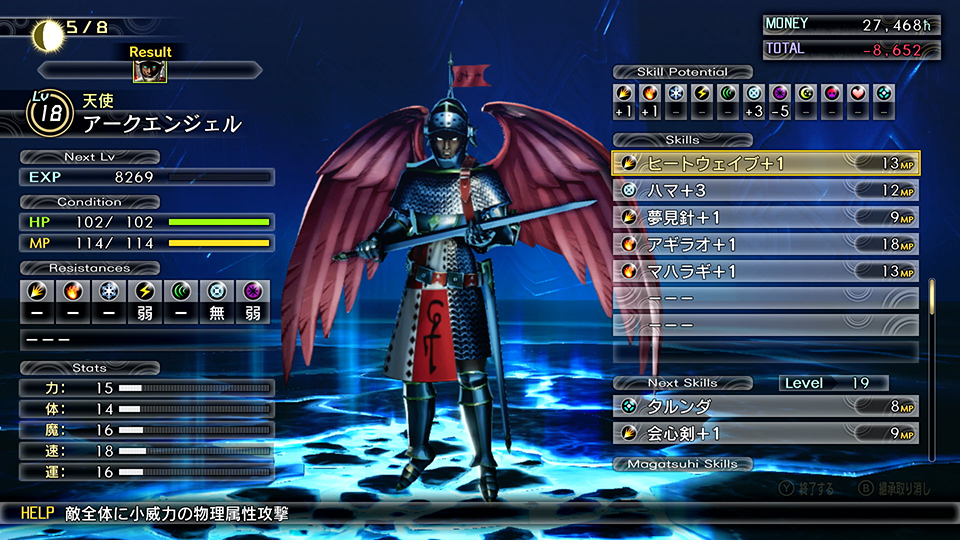Choose the 会心剣+1 next skill

click(765, 434)
